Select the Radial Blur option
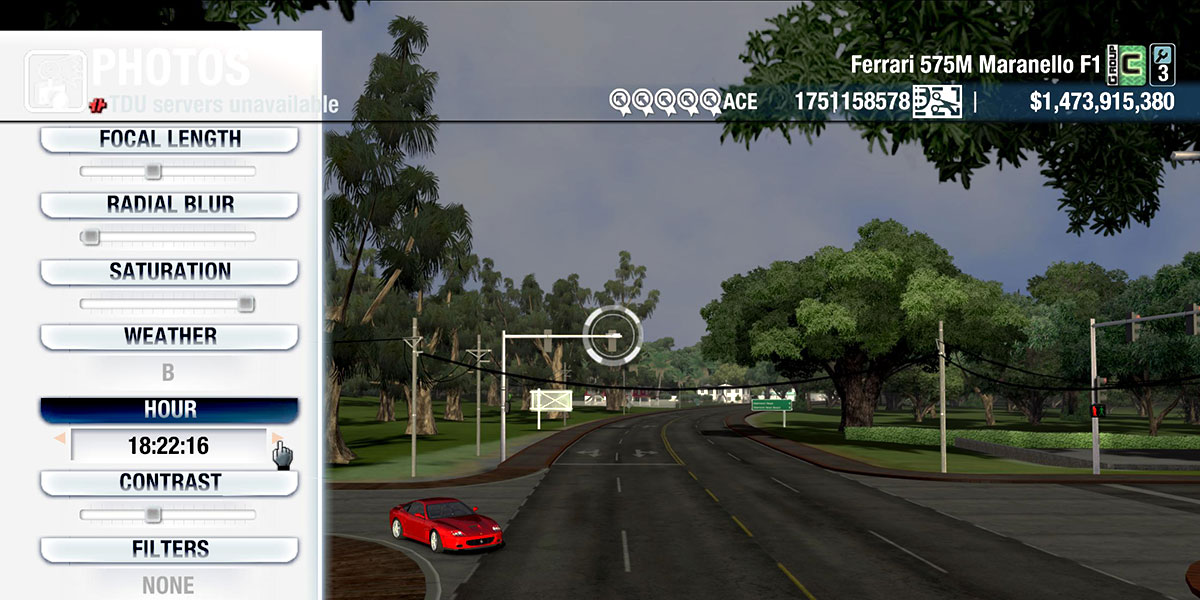 (x=169, y=205)
